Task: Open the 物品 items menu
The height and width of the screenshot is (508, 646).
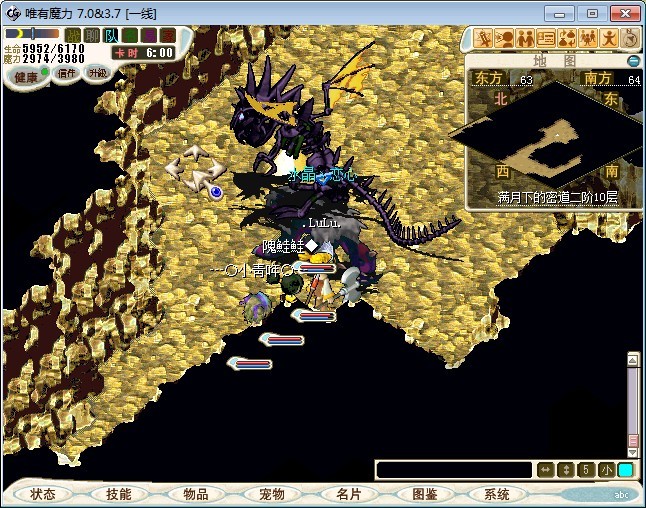Action: [x=196, y=494]
